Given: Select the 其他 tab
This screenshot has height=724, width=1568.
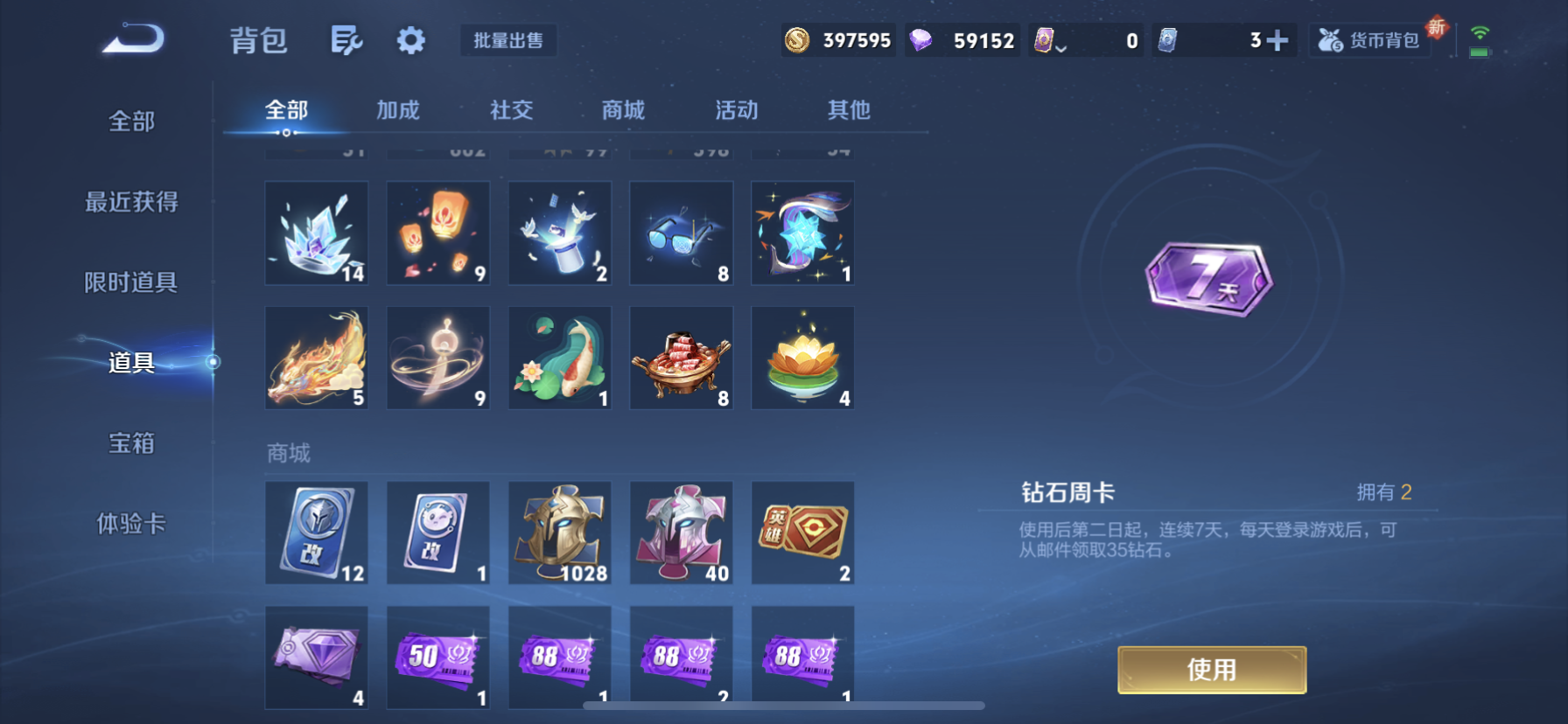Looking at the screenshot, I should point(849,110).
